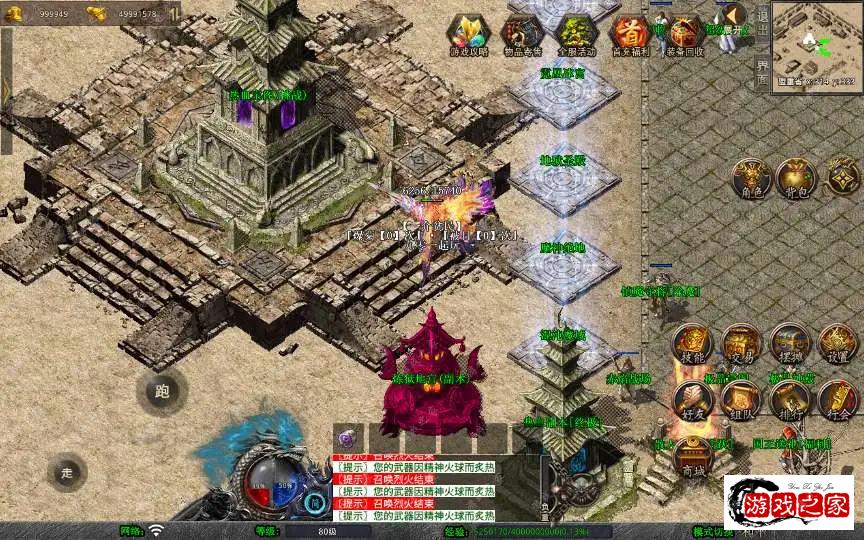Open the 技能 skills menu

[691, 343]
